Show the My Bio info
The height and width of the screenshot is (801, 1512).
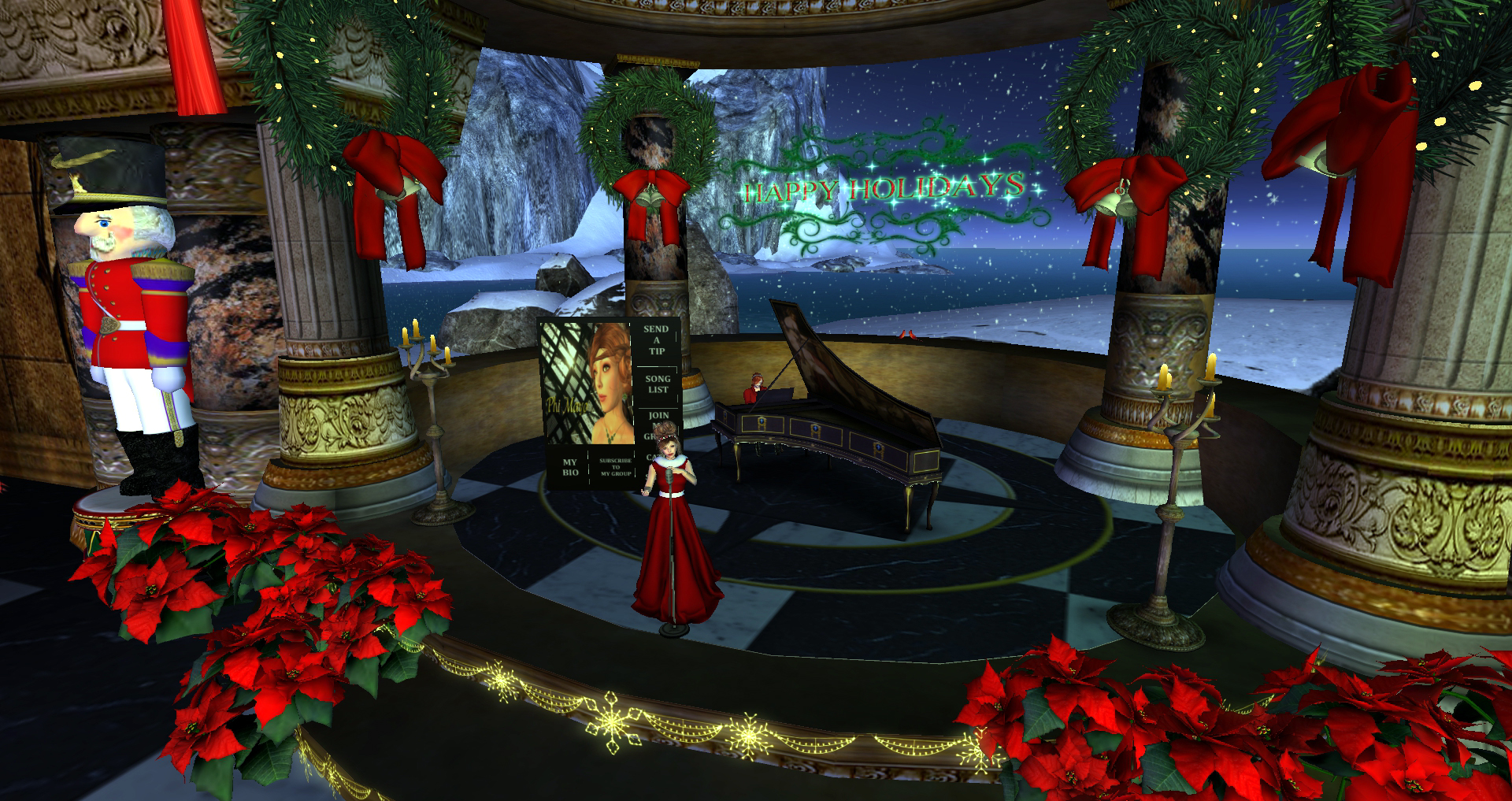point(569,468)
